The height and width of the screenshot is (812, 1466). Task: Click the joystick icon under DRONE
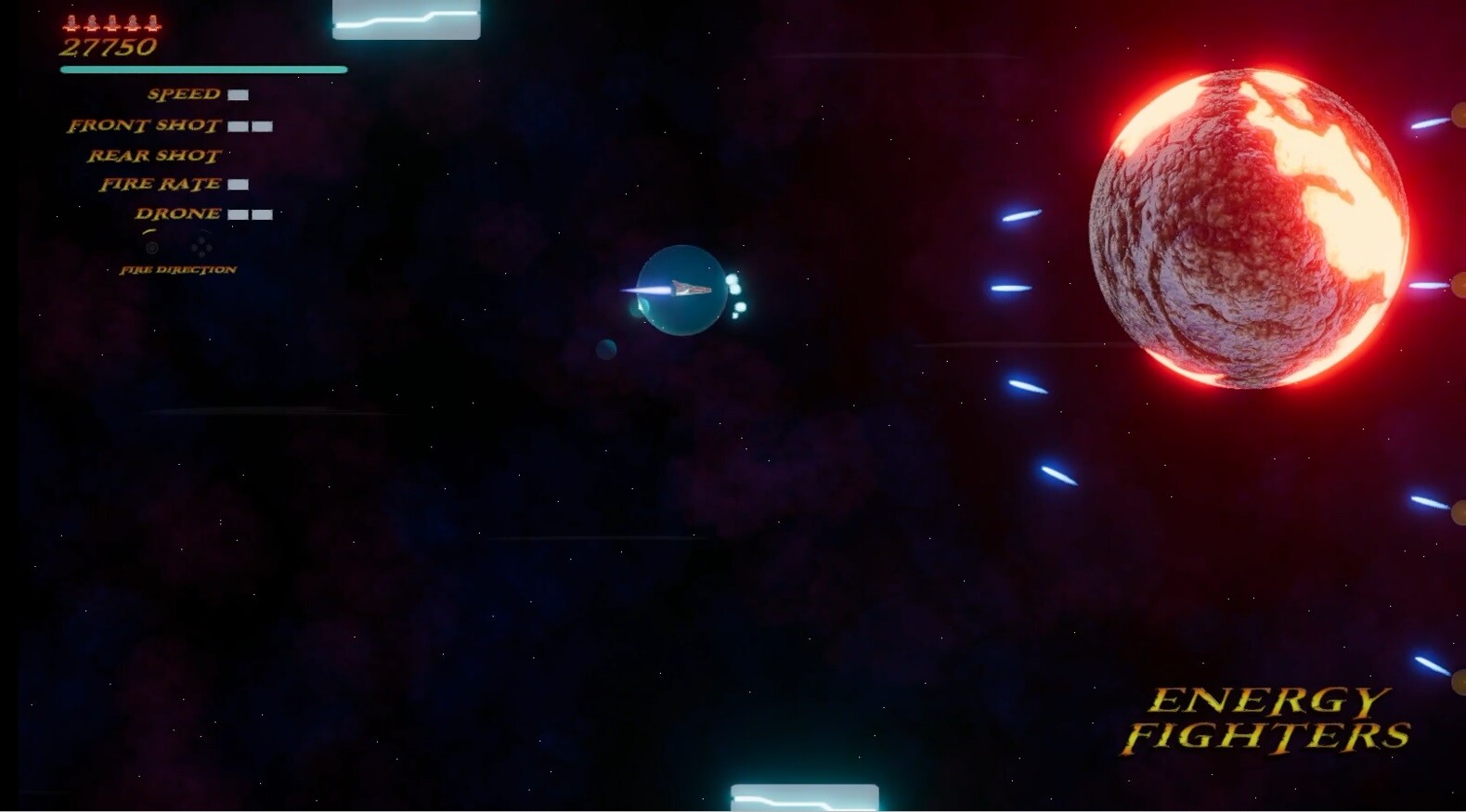tap(151, 247)
